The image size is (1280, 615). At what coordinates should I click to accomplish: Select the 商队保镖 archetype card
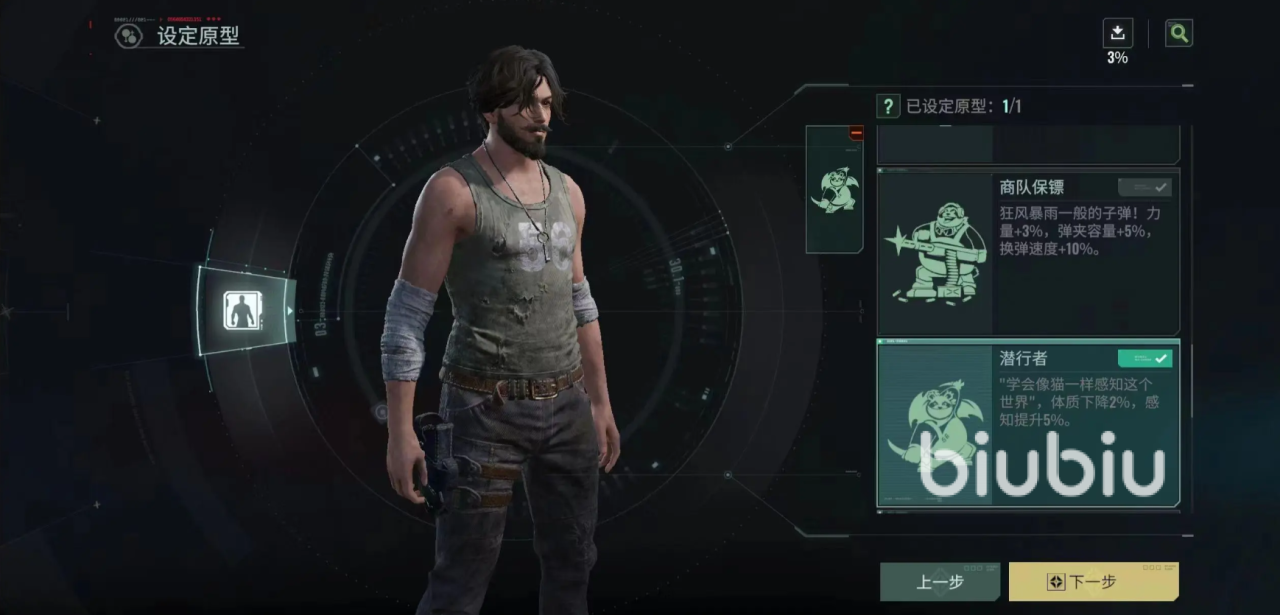(1028, 254)
